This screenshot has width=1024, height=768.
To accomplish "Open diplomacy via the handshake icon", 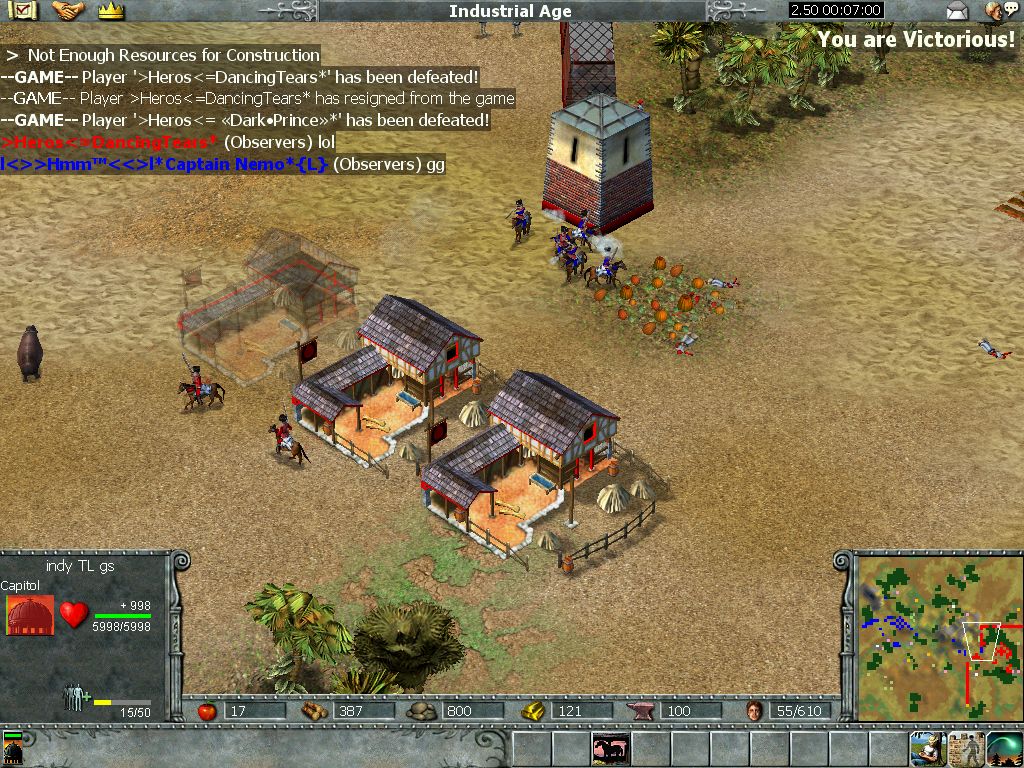I will click(x=68, y=11).
